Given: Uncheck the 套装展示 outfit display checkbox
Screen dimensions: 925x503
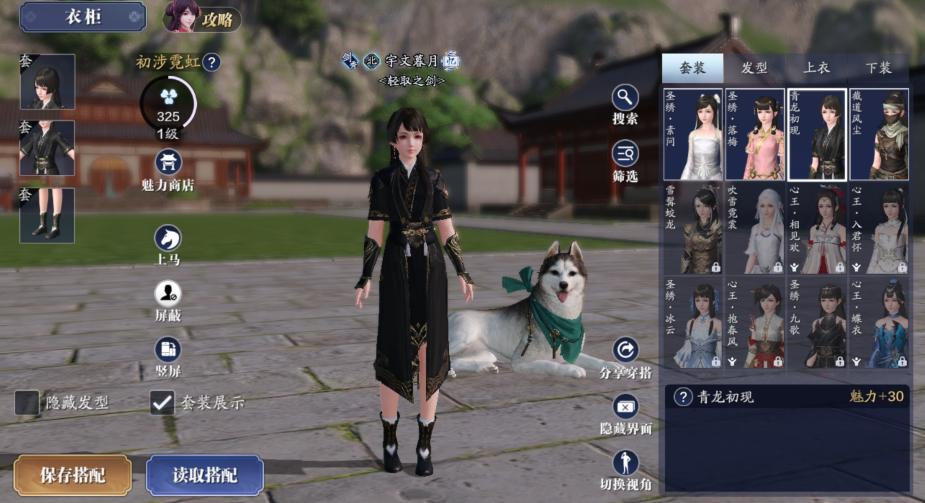Looking at the screenshot, I should tap(162, 403).
